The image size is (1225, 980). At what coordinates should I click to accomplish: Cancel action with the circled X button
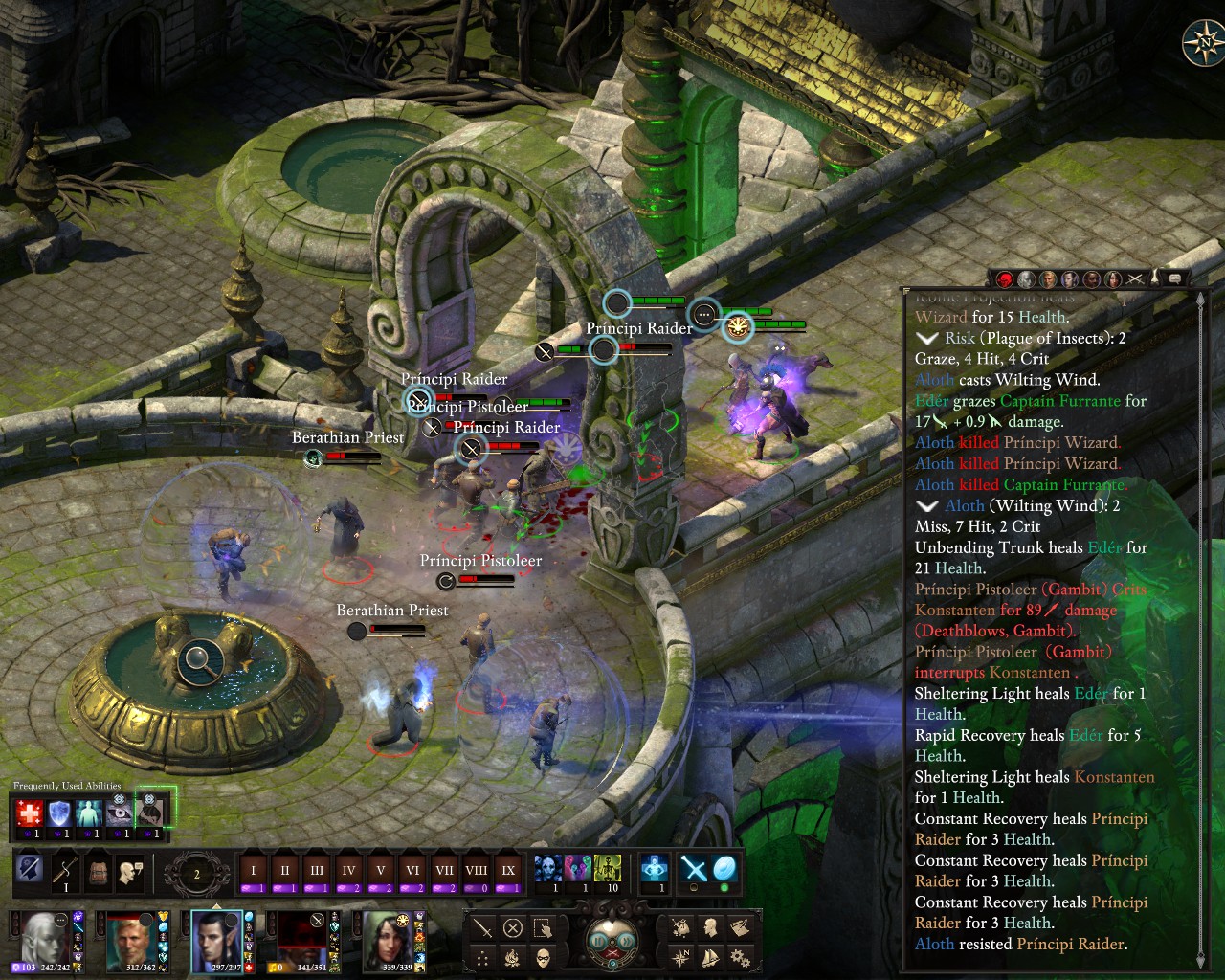[513, 928]
